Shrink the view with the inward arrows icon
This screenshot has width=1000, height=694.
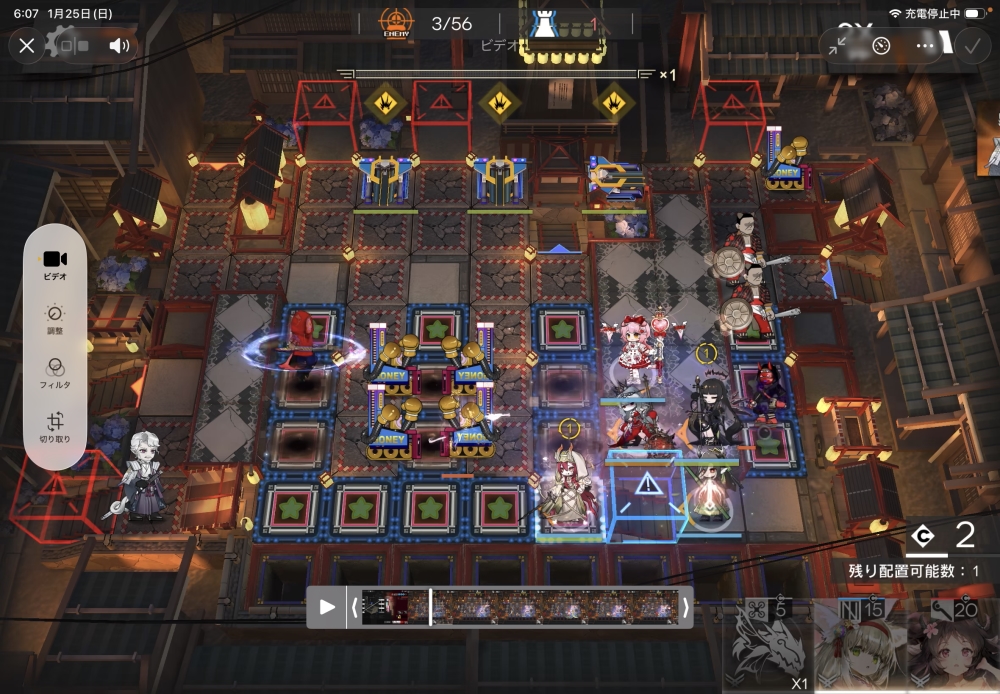(839, 45)
